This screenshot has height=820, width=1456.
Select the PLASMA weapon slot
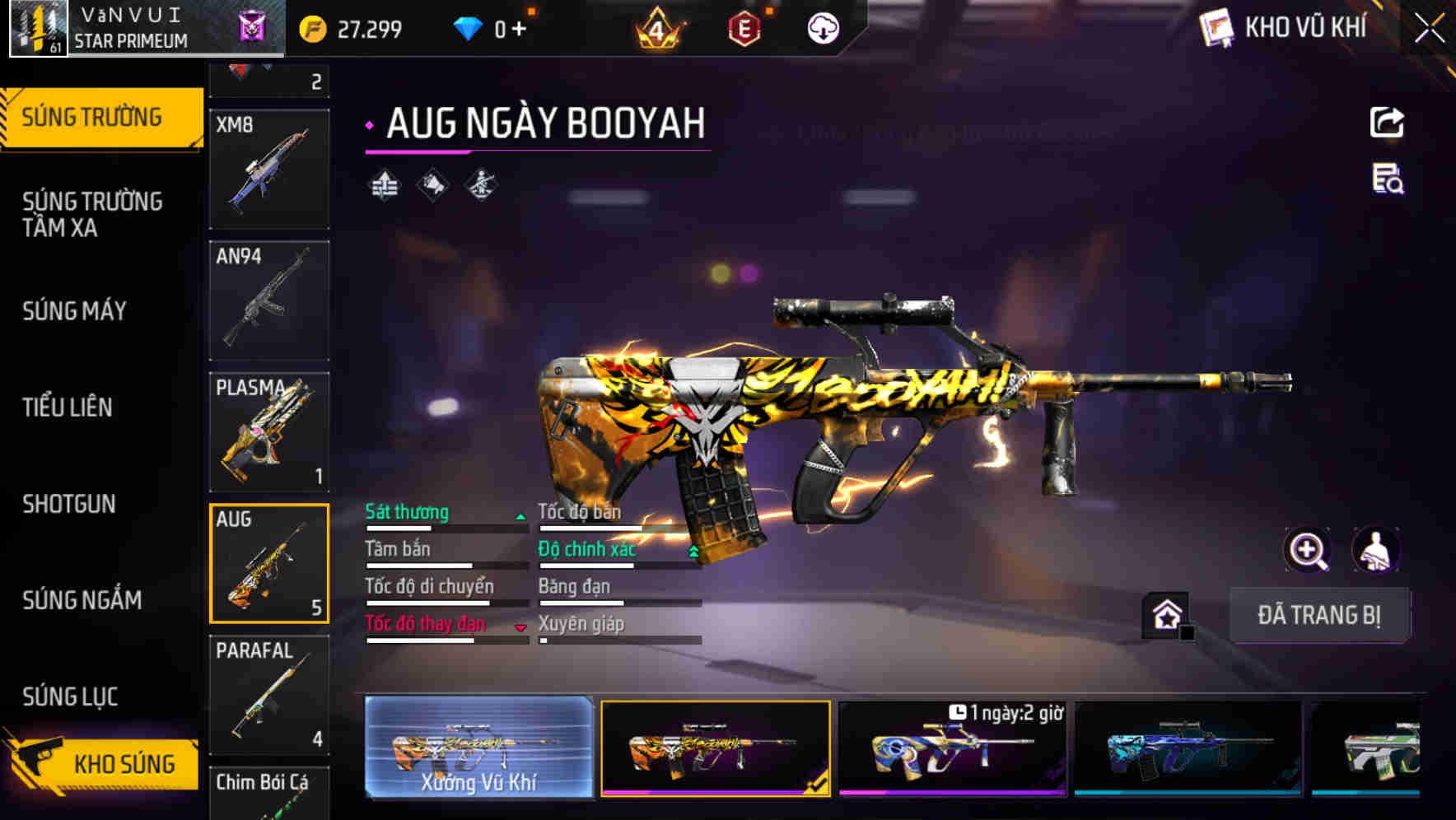(269, 432)
